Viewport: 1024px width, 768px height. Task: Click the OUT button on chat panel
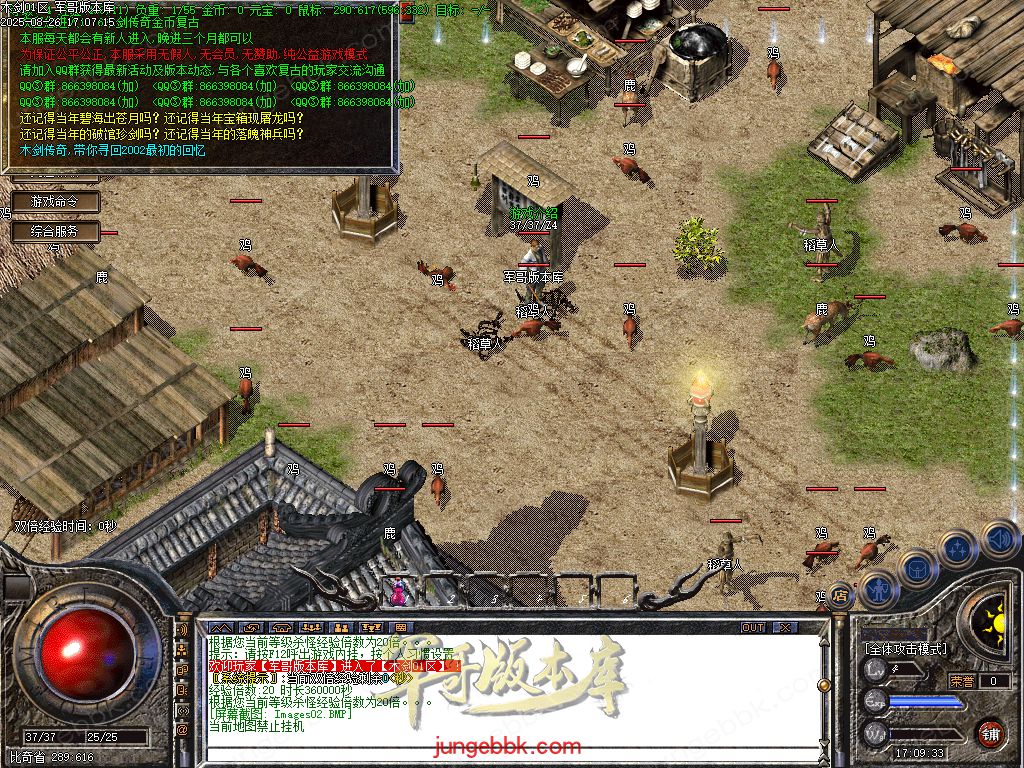pos(752,627)
